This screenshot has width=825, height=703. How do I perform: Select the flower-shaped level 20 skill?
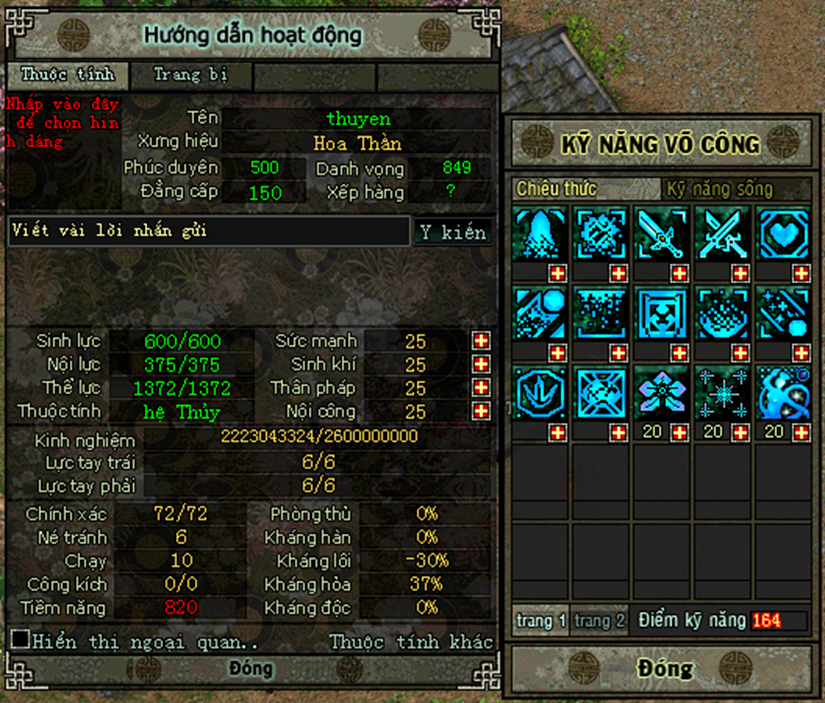(x=661, y=391)
